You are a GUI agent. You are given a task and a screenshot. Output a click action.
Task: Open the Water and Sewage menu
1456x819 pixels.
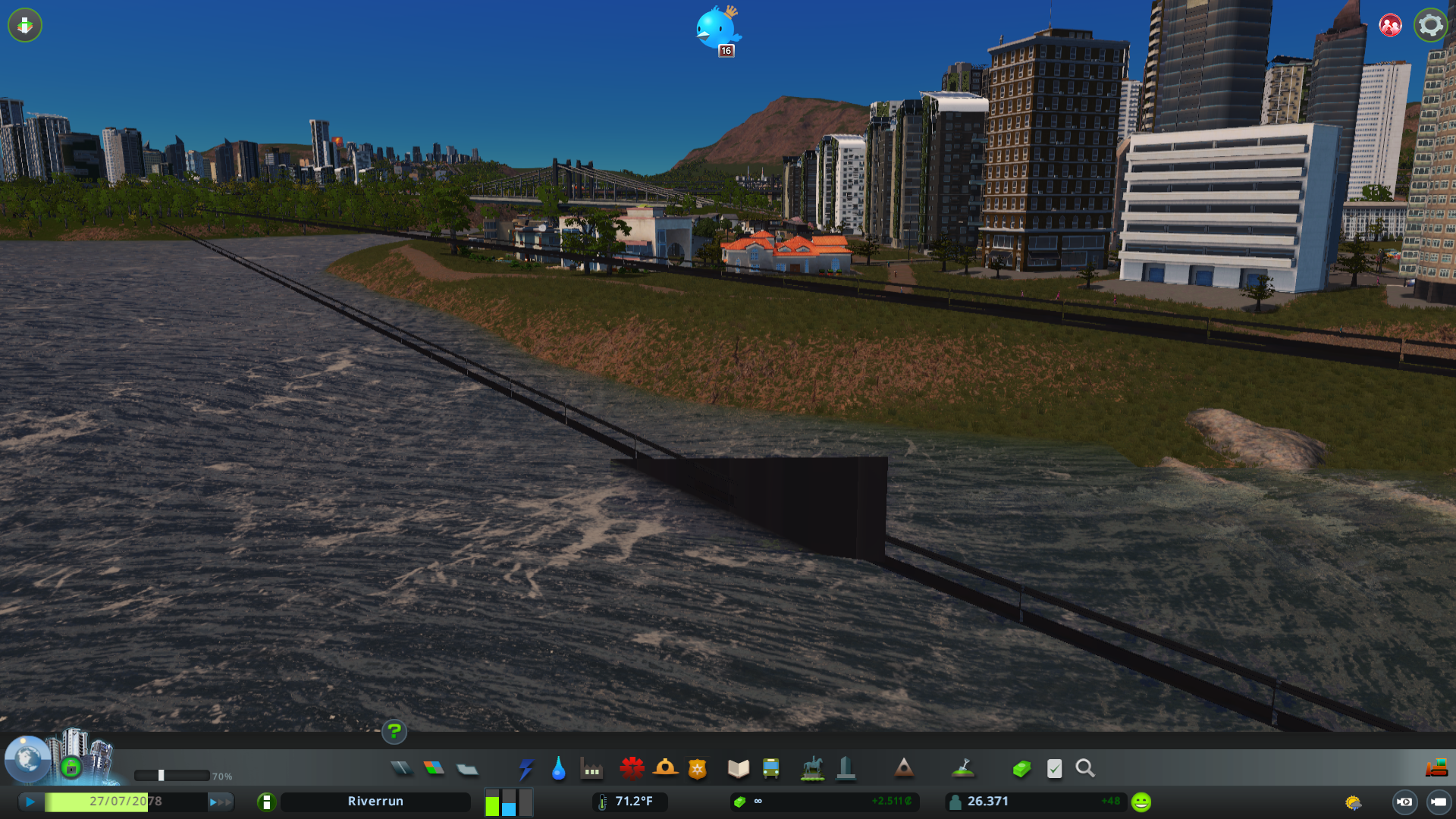[x=559, y=768]
